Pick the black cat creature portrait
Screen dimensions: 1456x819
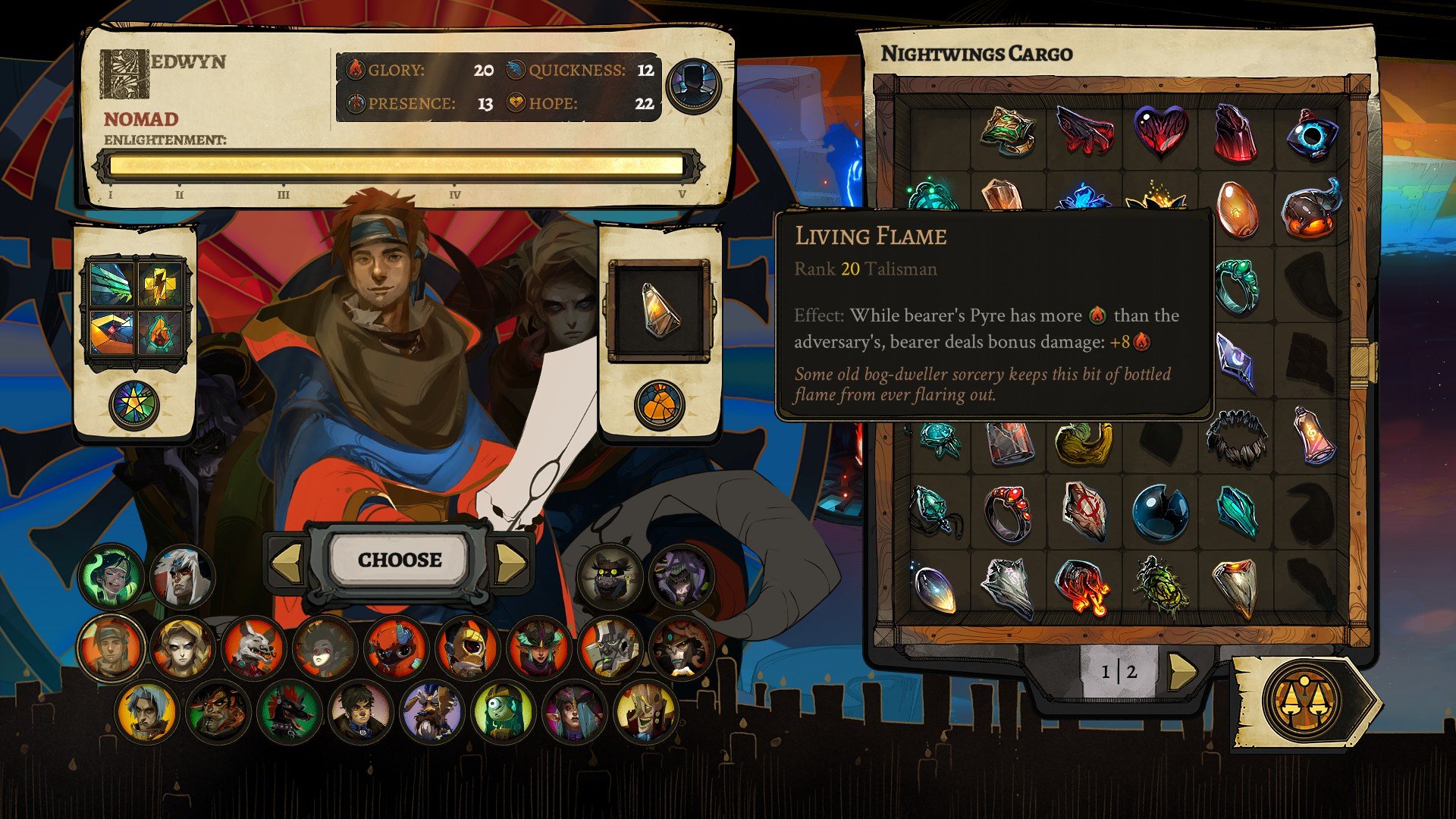[x=610, y=578]
